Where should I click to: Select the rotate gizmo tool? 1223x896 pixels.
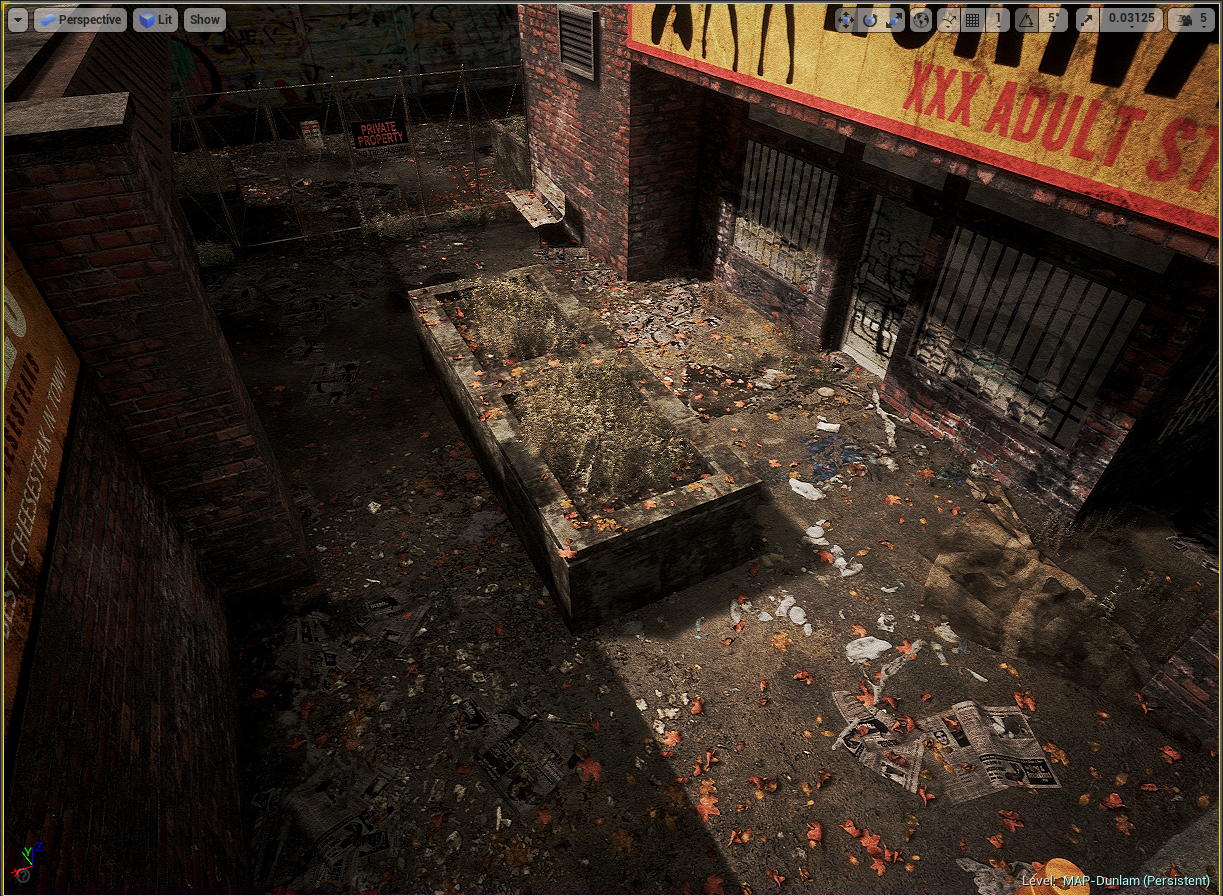pos(870,20)
